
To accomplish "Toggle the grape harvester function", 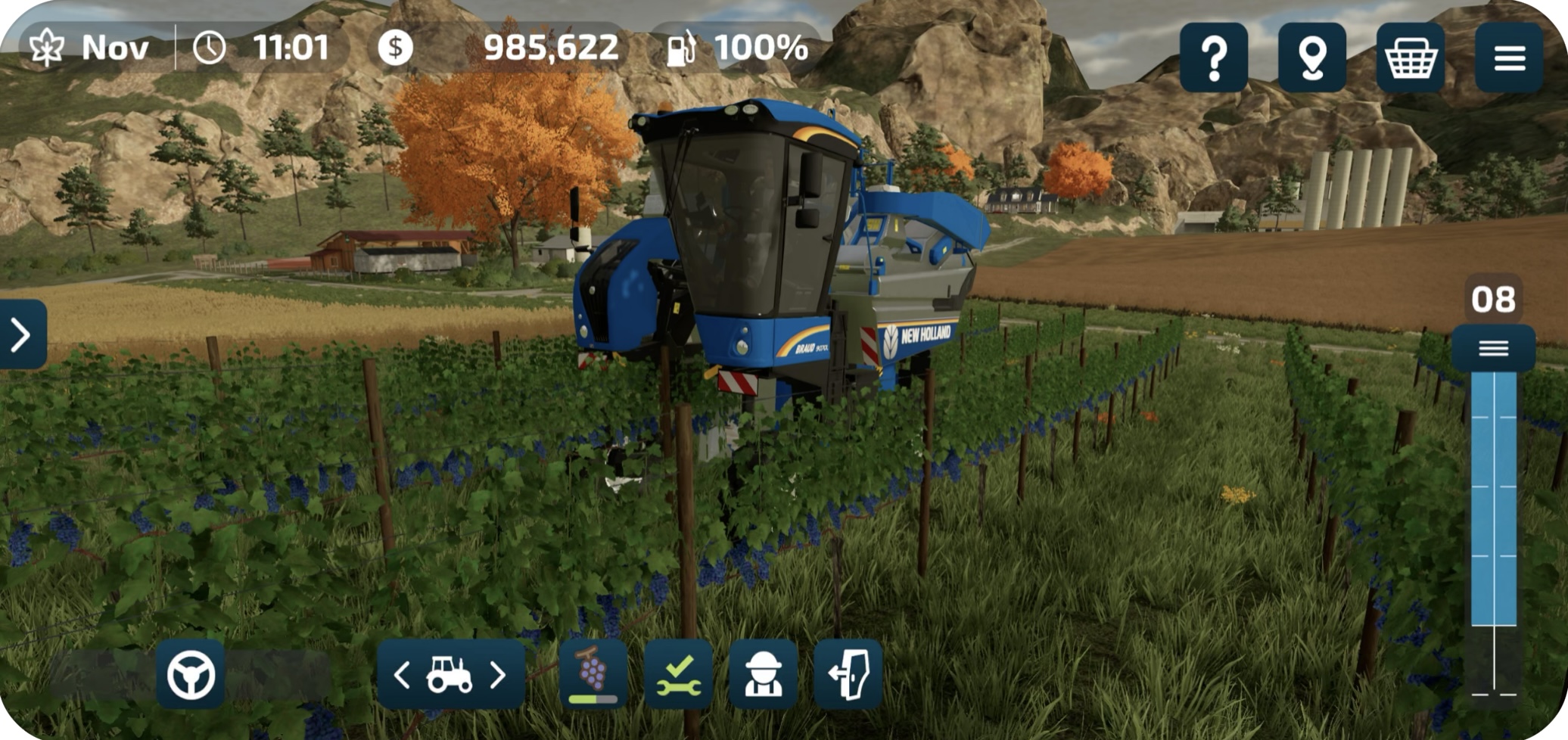I will (x=593, y=674).
